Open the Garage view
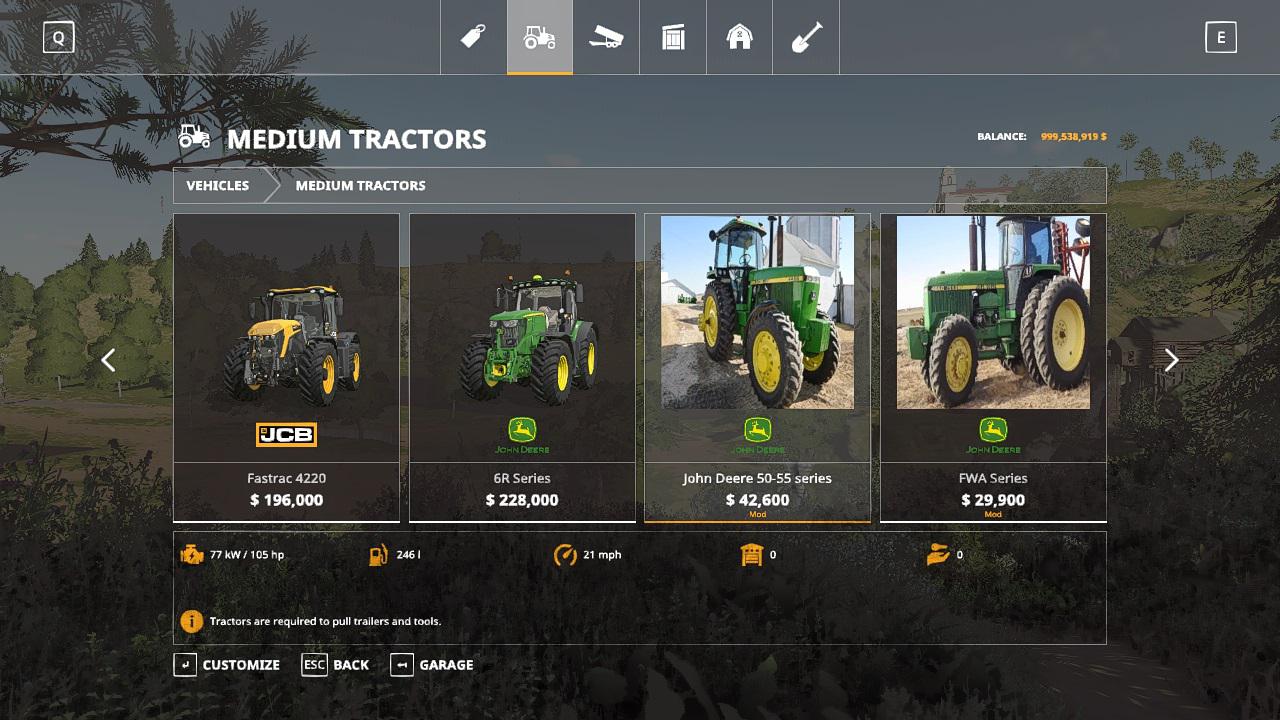Screen dimensions: 1280x720 pos(432,665)
